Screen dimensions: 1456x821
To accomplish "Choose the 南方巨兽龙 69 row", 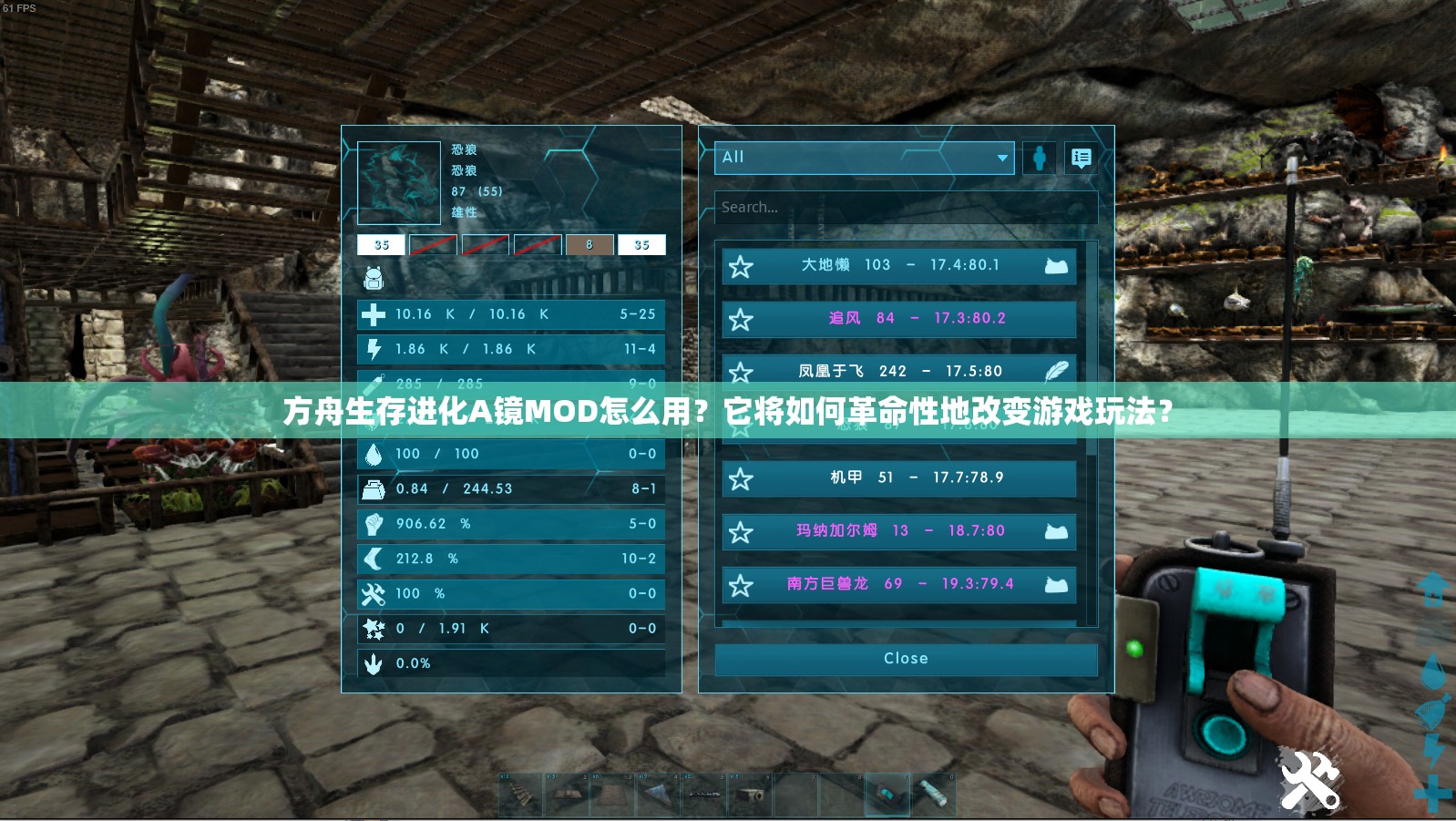I will tap(899, 584).
